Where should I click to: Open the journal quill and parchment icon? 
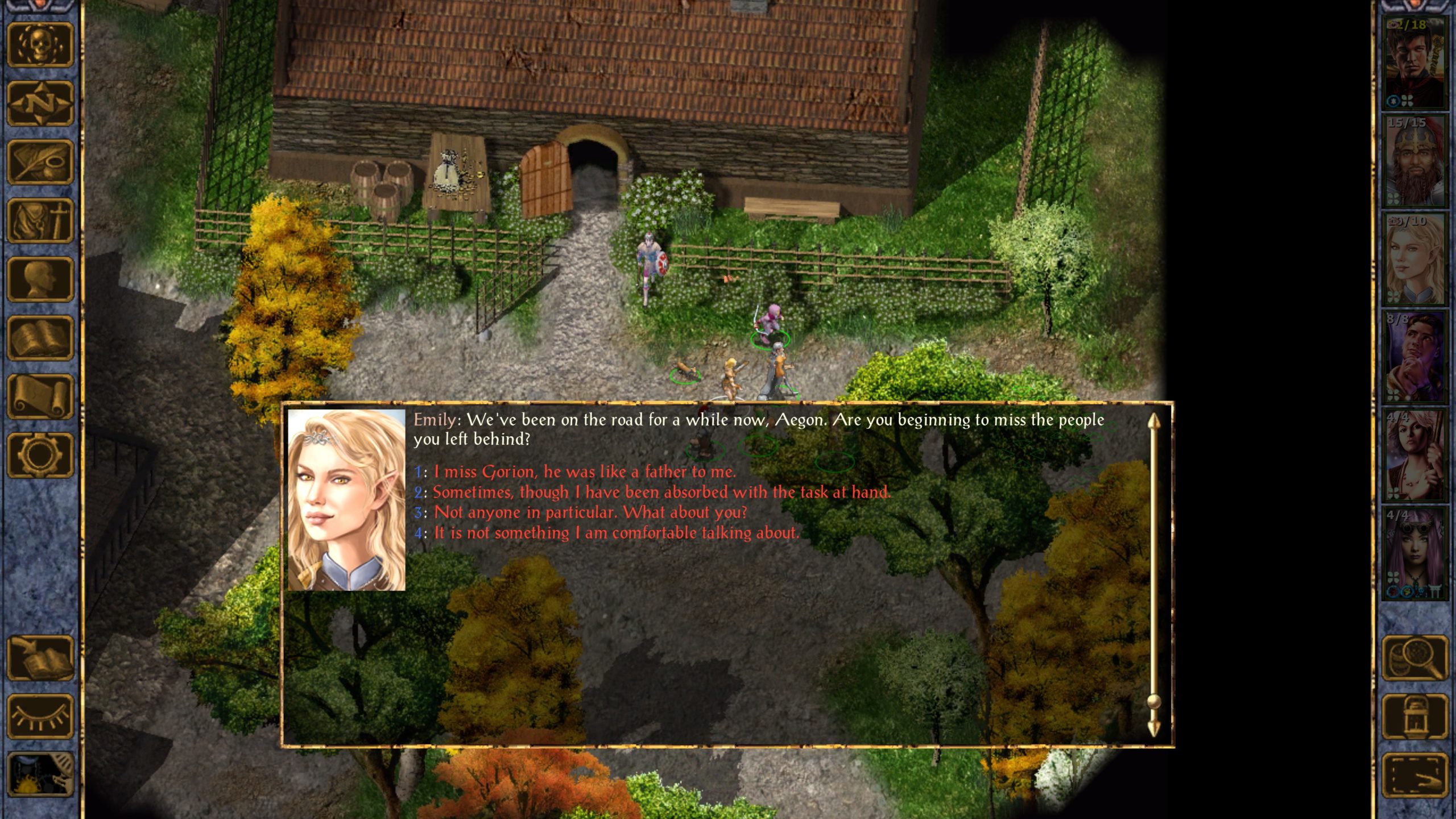(x=40, y=163)
